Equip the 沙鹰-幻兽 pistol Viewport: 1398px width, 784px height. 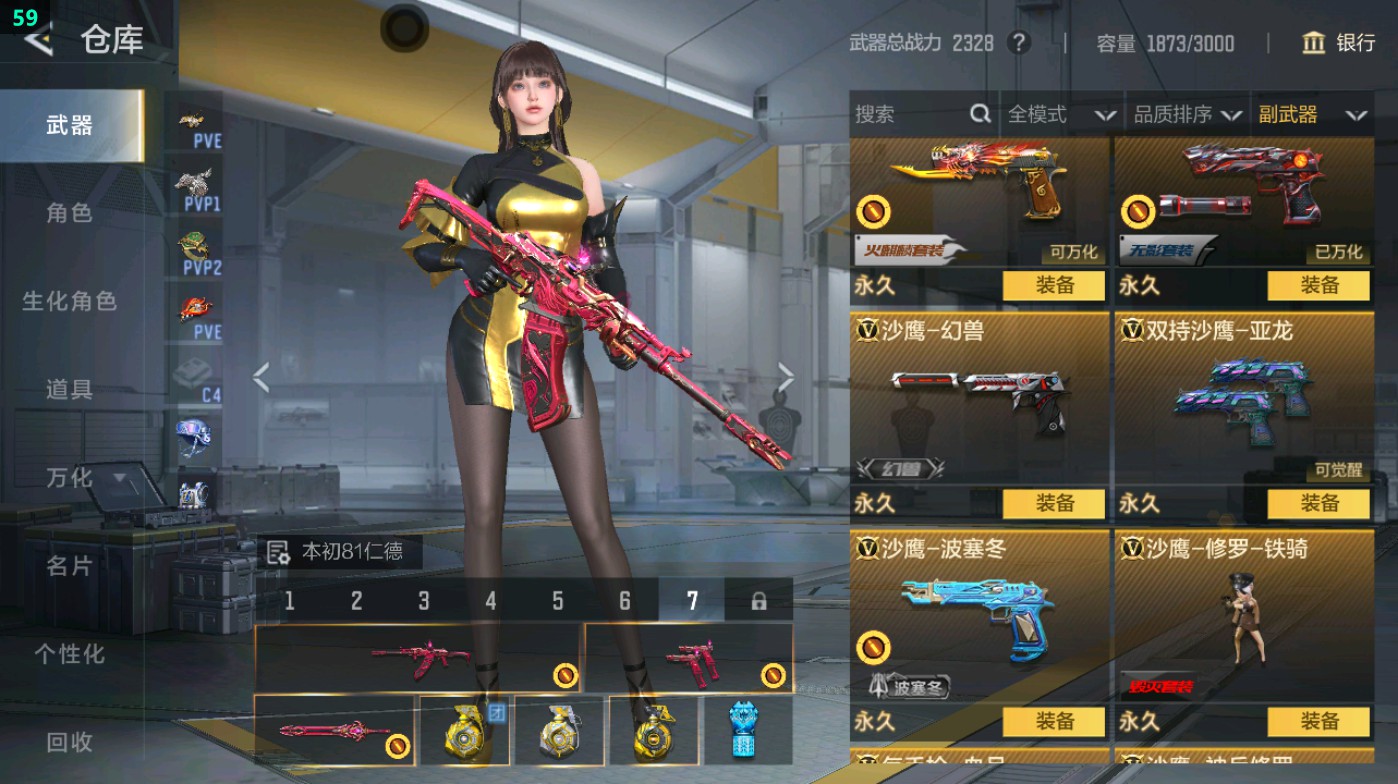tap(1054, 503)
